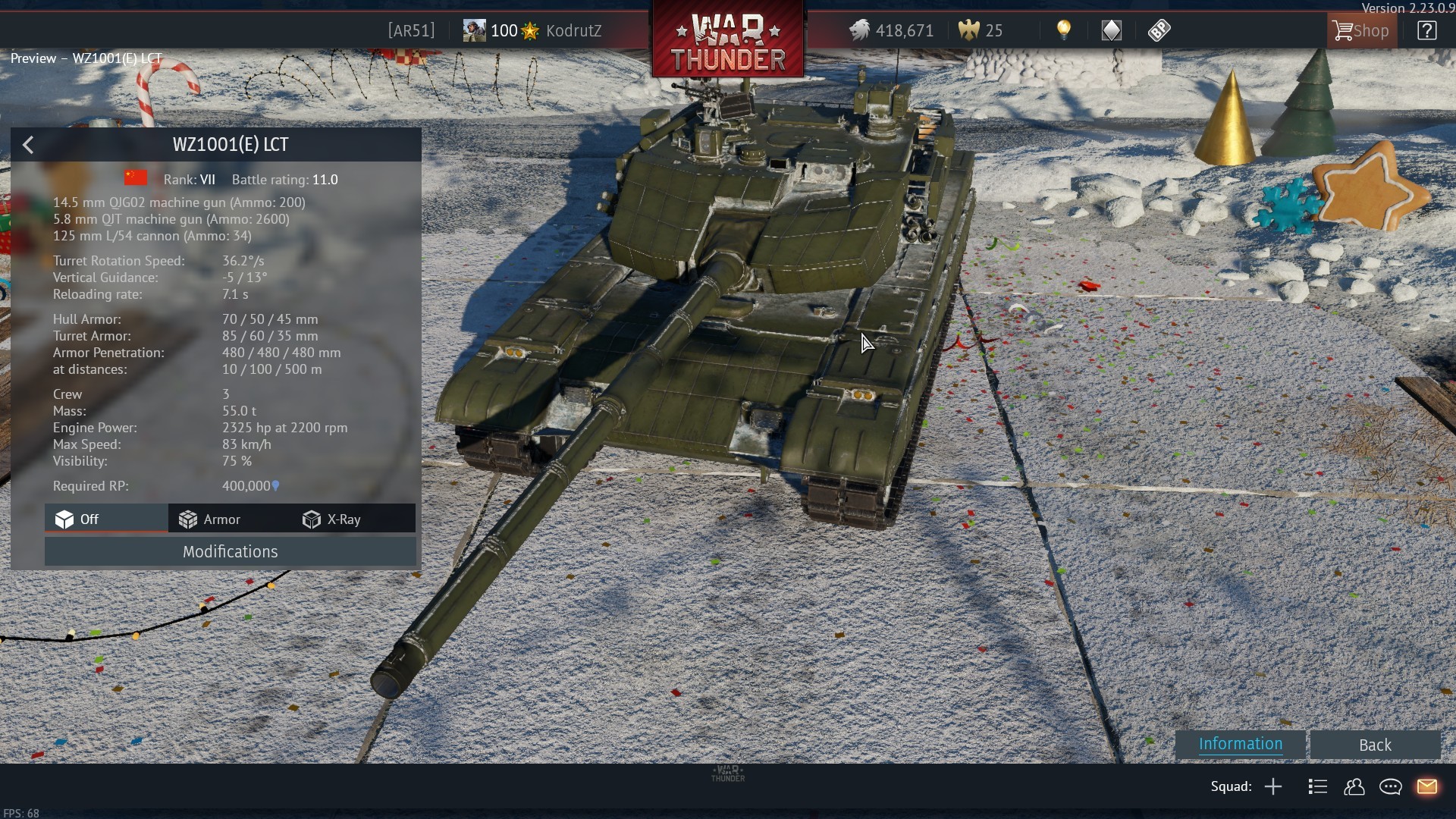
Task: Open the inventory diamond icon
Action: tap(1111, 30)
